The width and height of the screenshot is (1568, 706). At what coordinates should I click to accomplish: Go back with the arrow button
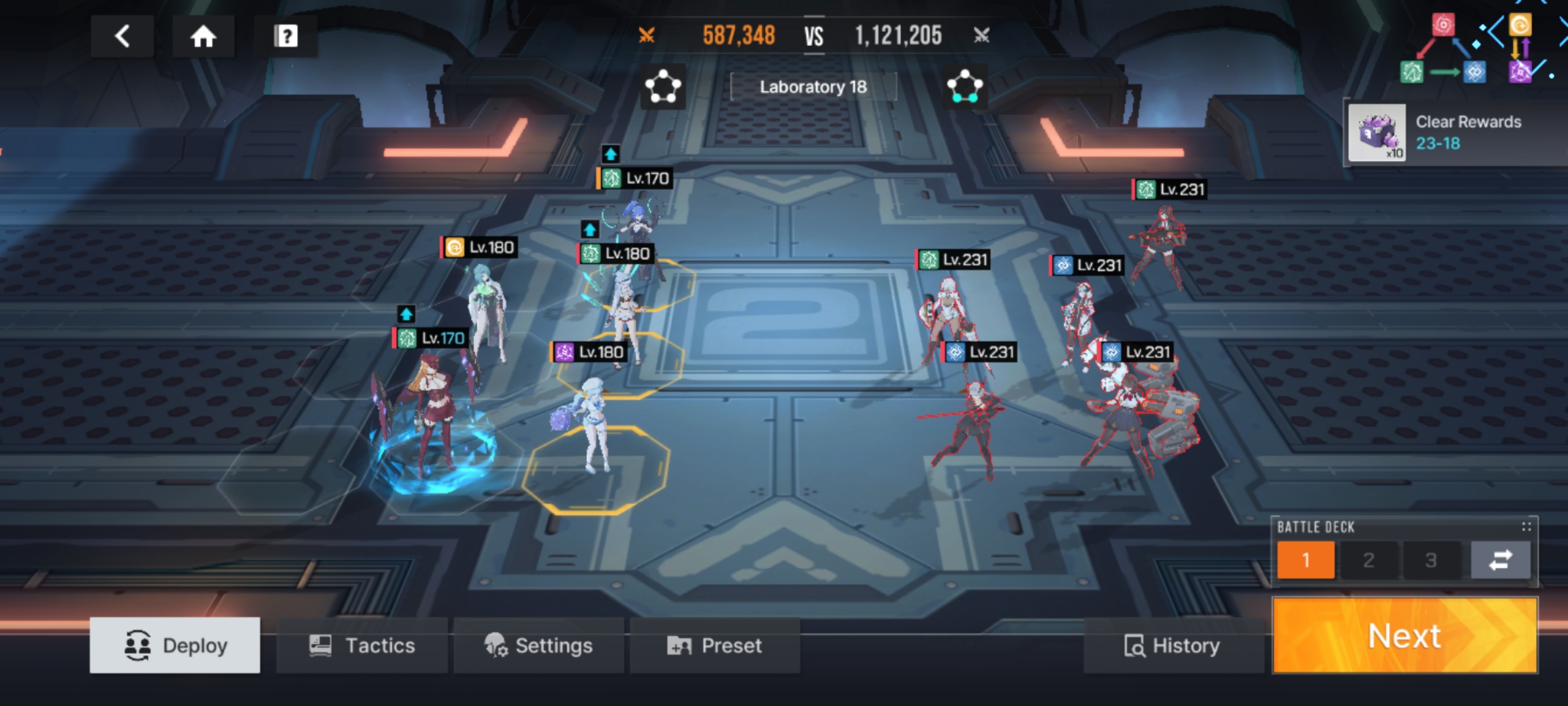point(122,36)
